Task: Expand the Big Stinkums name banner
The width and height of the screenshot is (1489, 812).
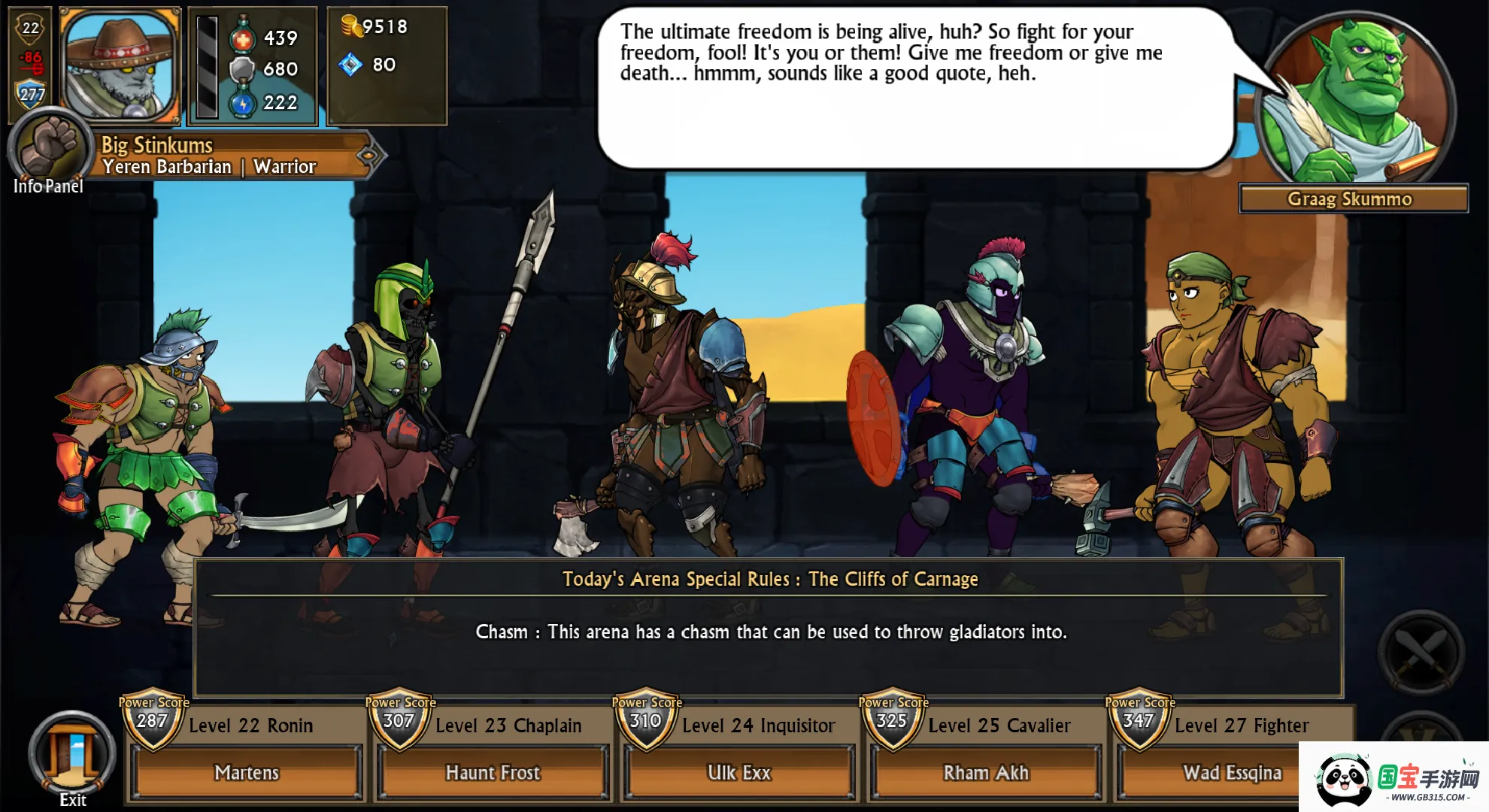Action: click(x=368, y=156)
